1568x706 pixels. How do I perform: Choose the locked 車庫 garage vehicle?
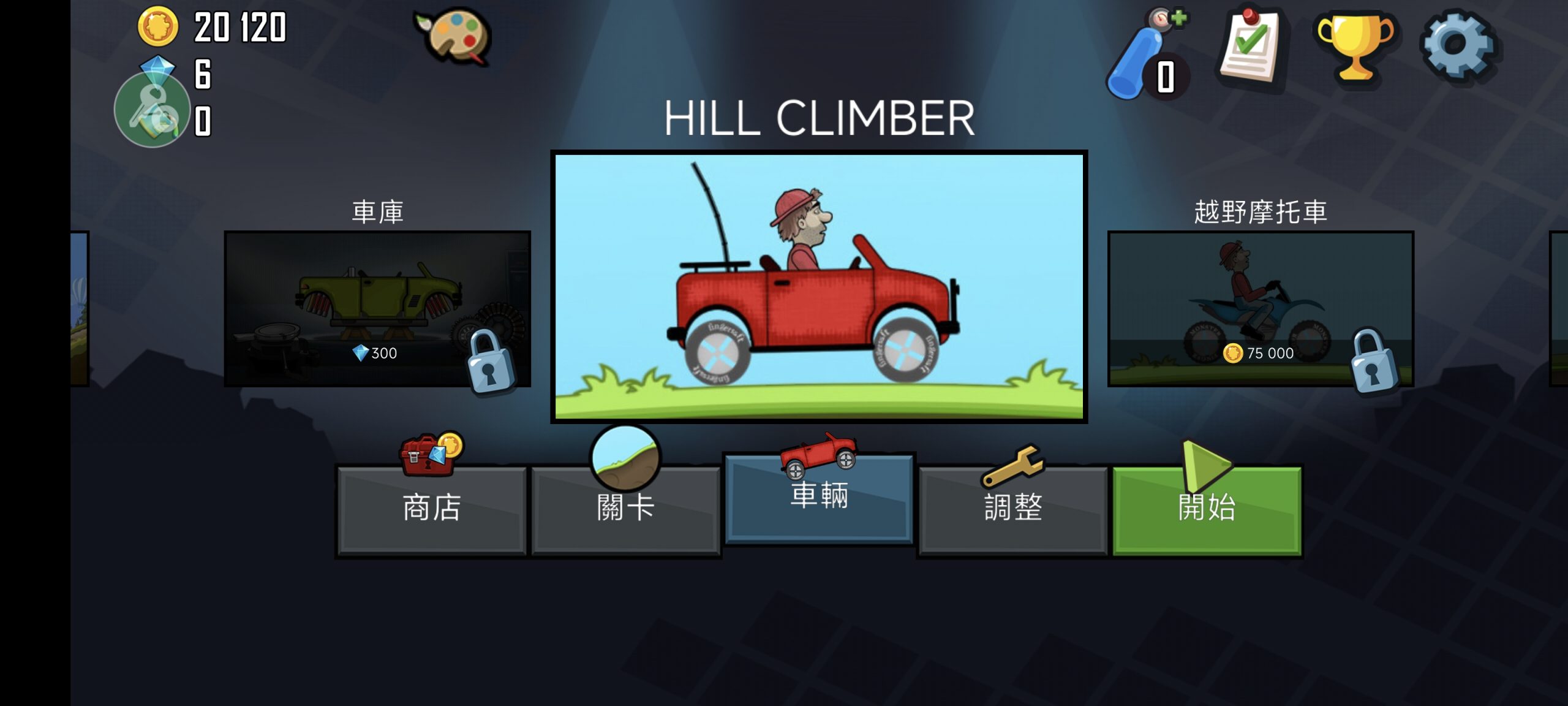pos(377,308)
